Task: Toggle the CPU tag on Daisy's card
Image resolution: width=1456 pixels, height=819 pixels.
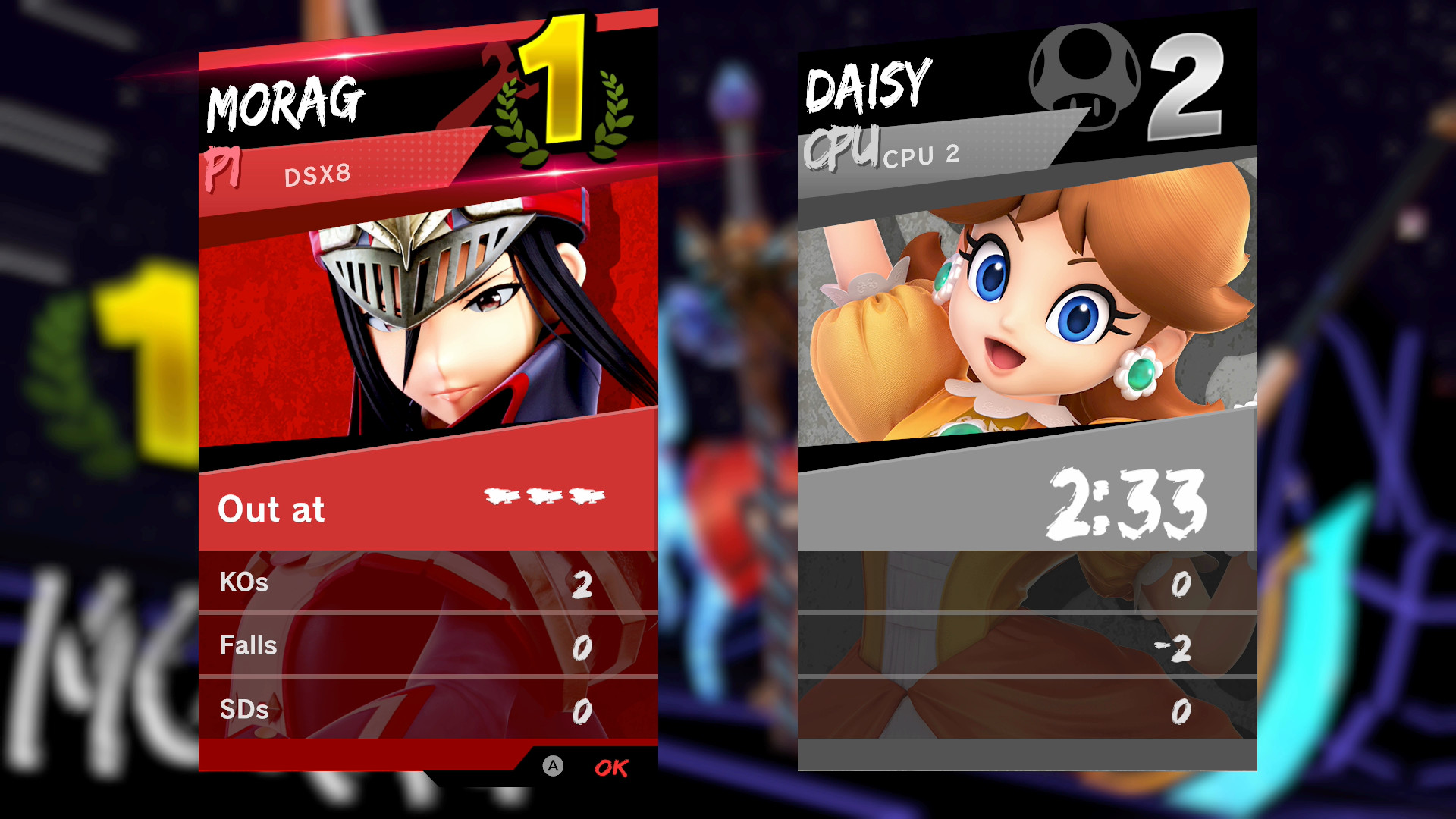Action: 842,148
